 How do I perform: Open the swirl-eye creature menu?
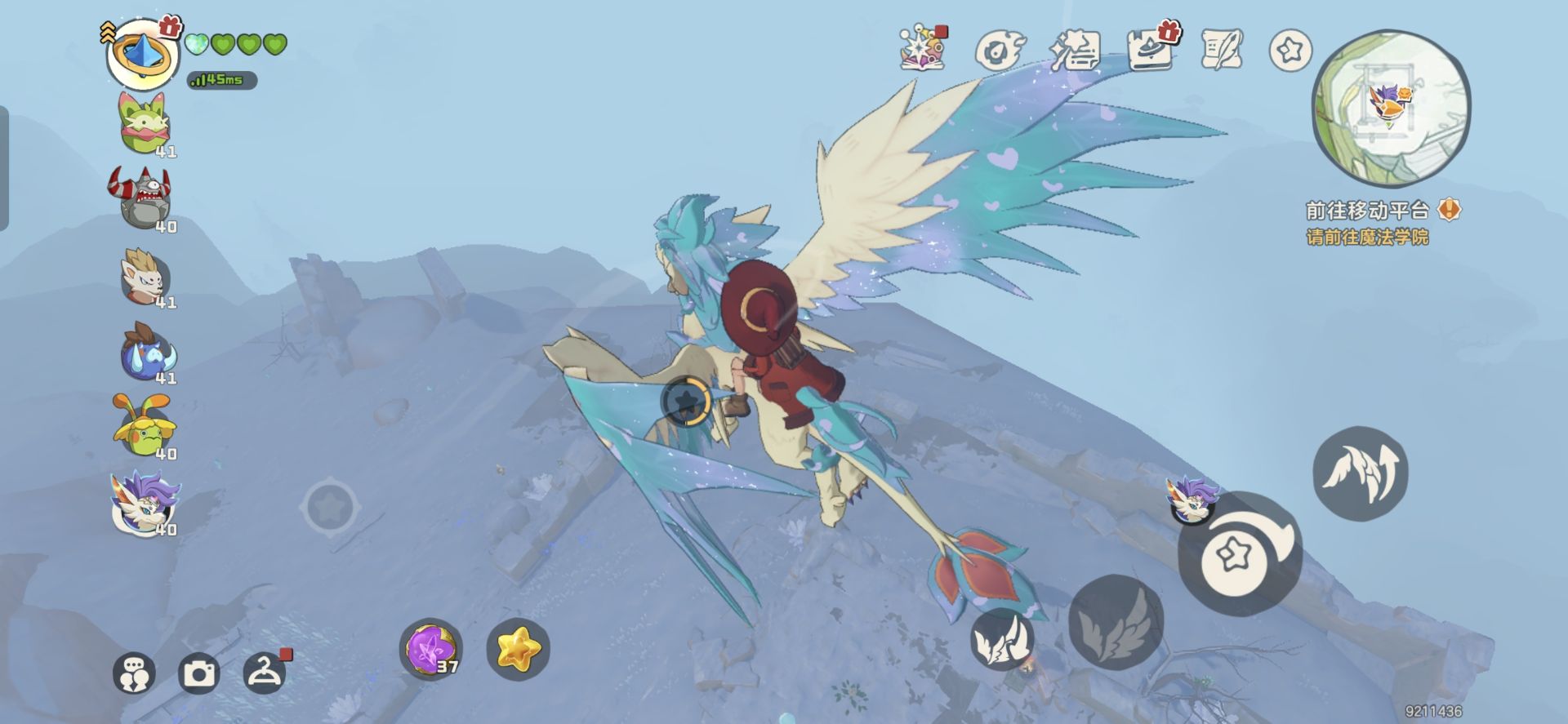[x=999, y=51]
